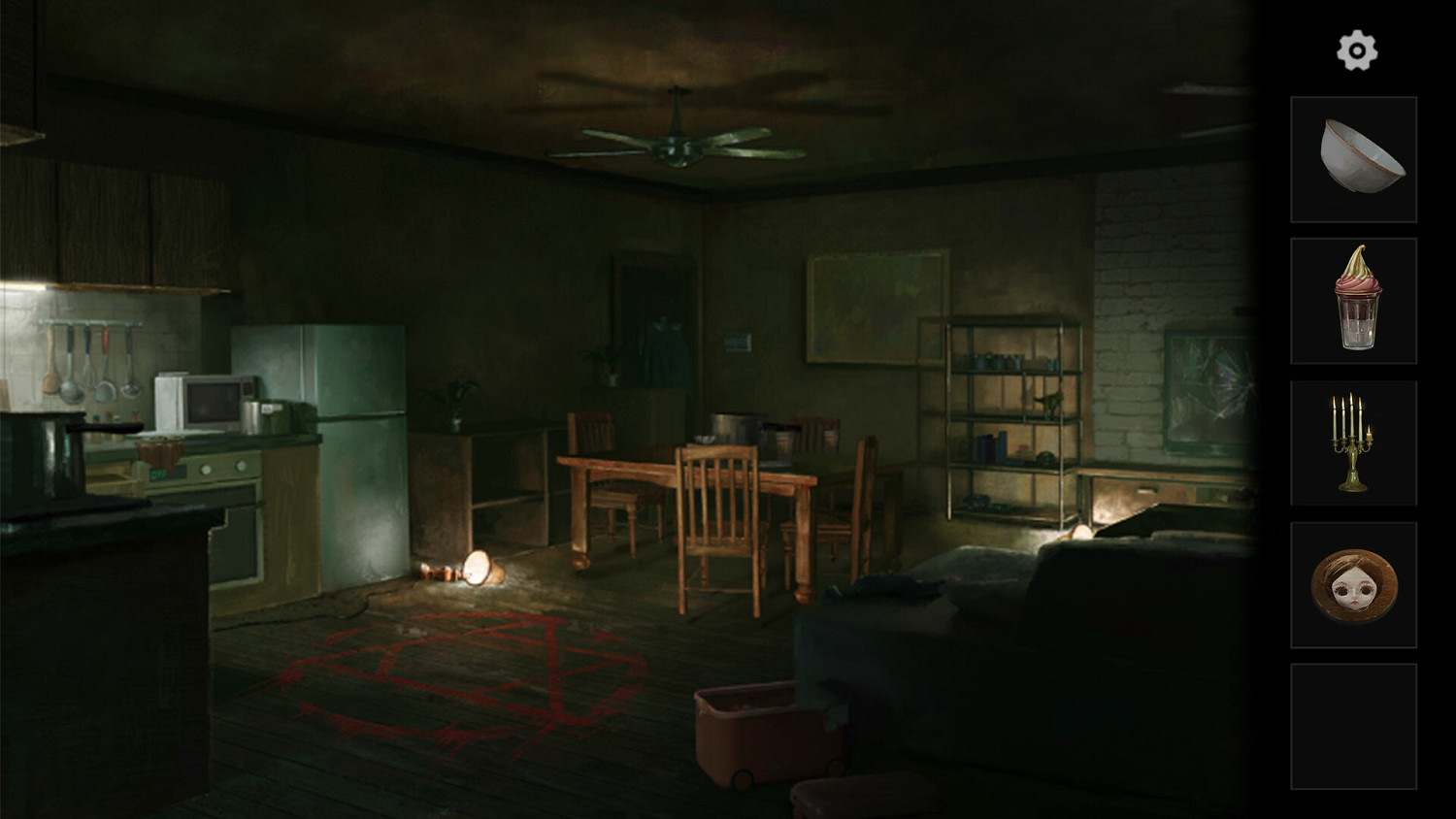Select the doll head inventory item
1456x819 pixels.
tap(1355, 583)
